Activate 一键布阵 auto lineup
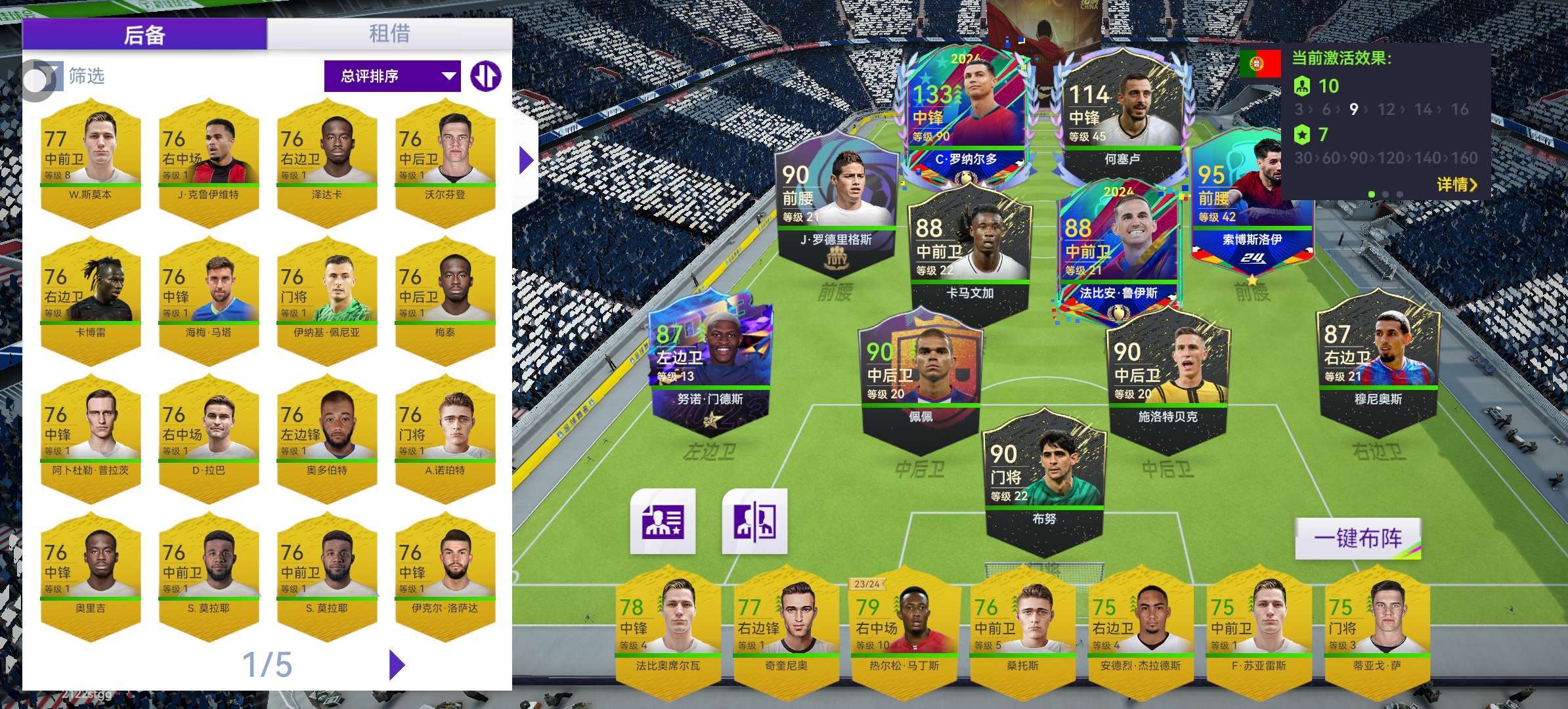This screenshot has width=1568, height=709. pos(1358,539)
